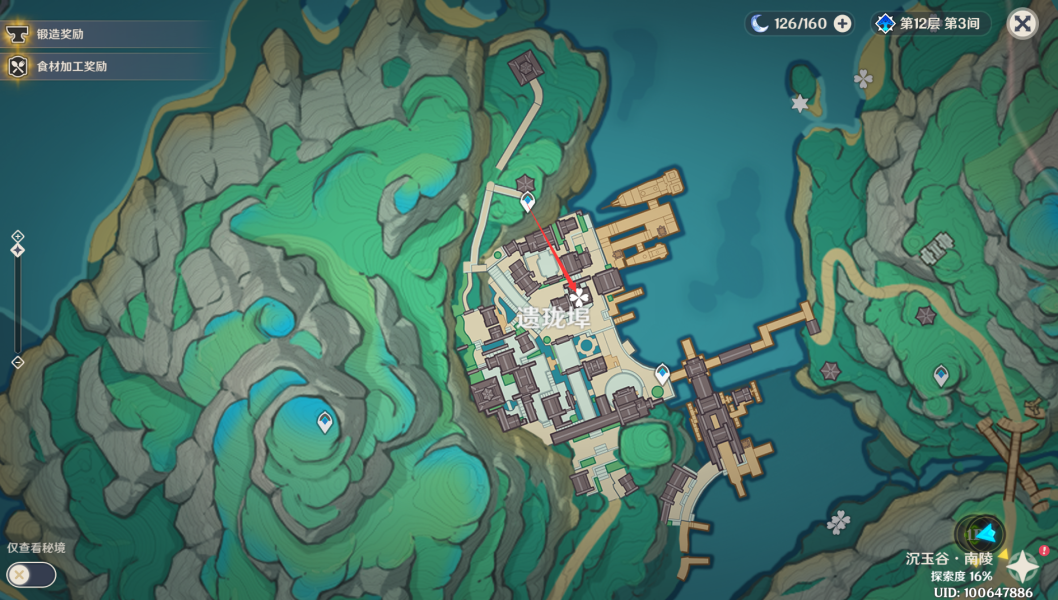Select the six-pointed star marker on the small island

pos(800,102)
